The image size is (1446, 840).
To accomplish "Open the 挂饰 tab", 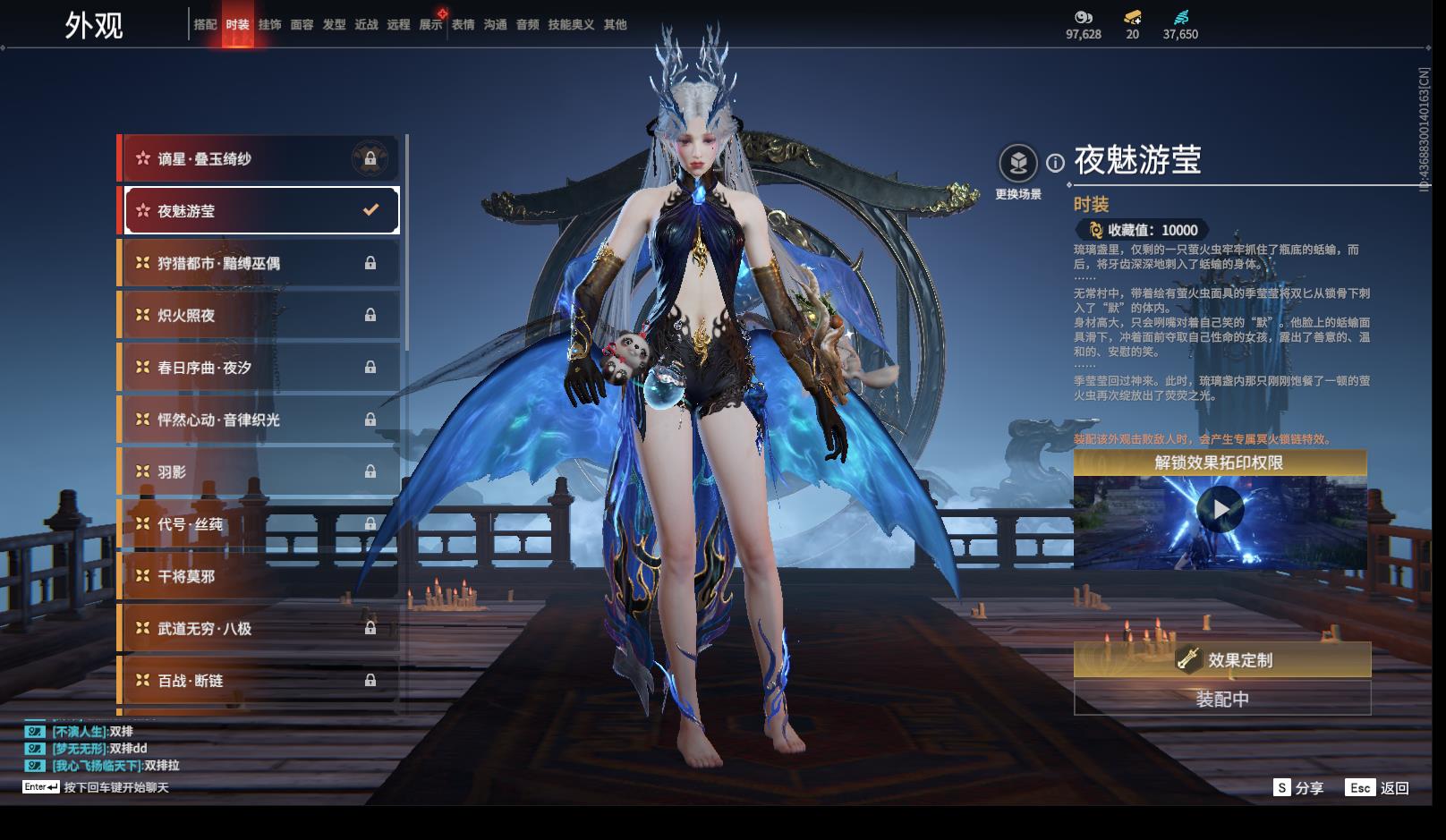I will tap(269, 25).
